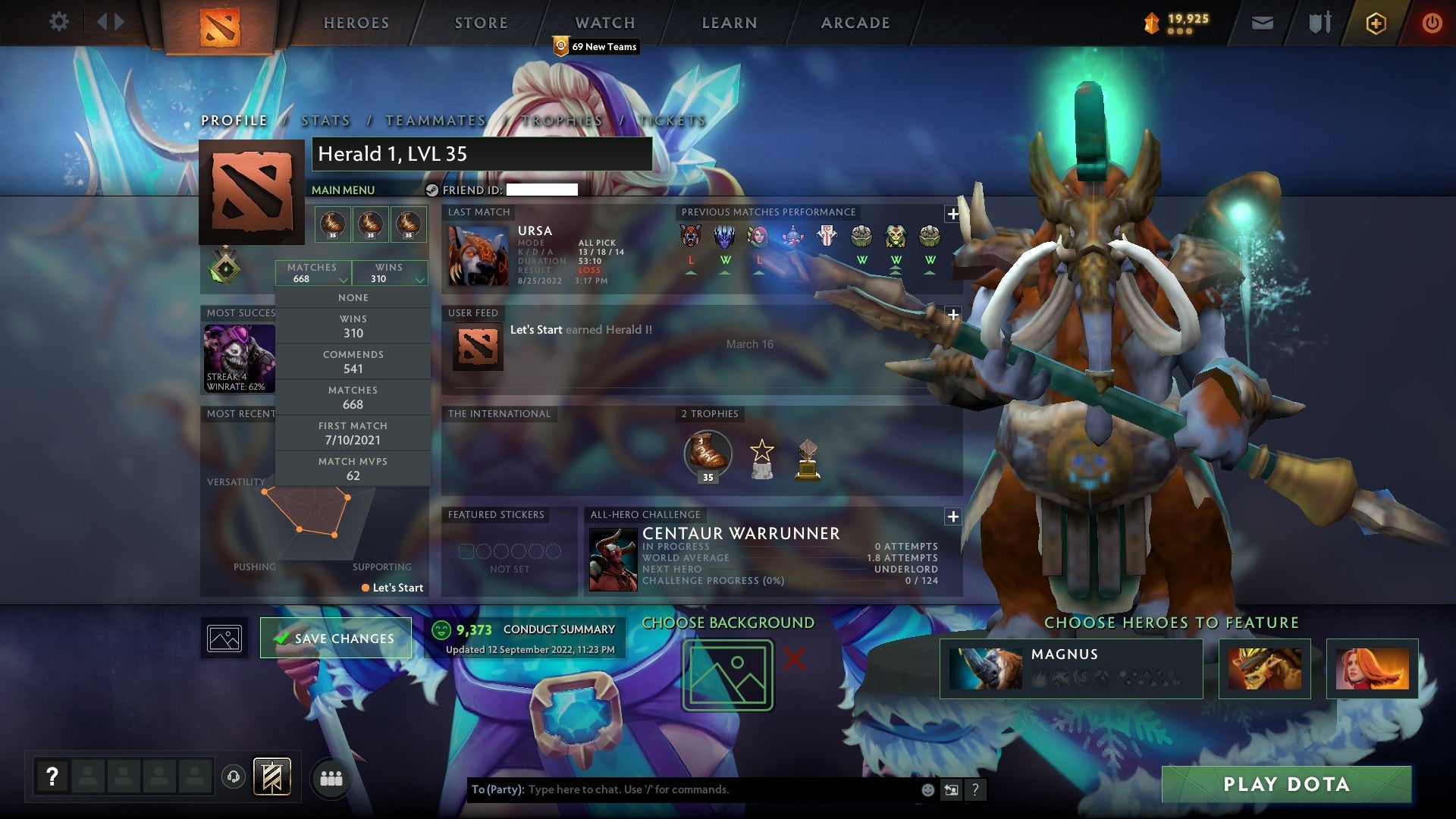The image size is (1456, 819).
Task: Expand Previous Matches Performance with the plus
Action: pyautogui.click(x=953, y=214)
